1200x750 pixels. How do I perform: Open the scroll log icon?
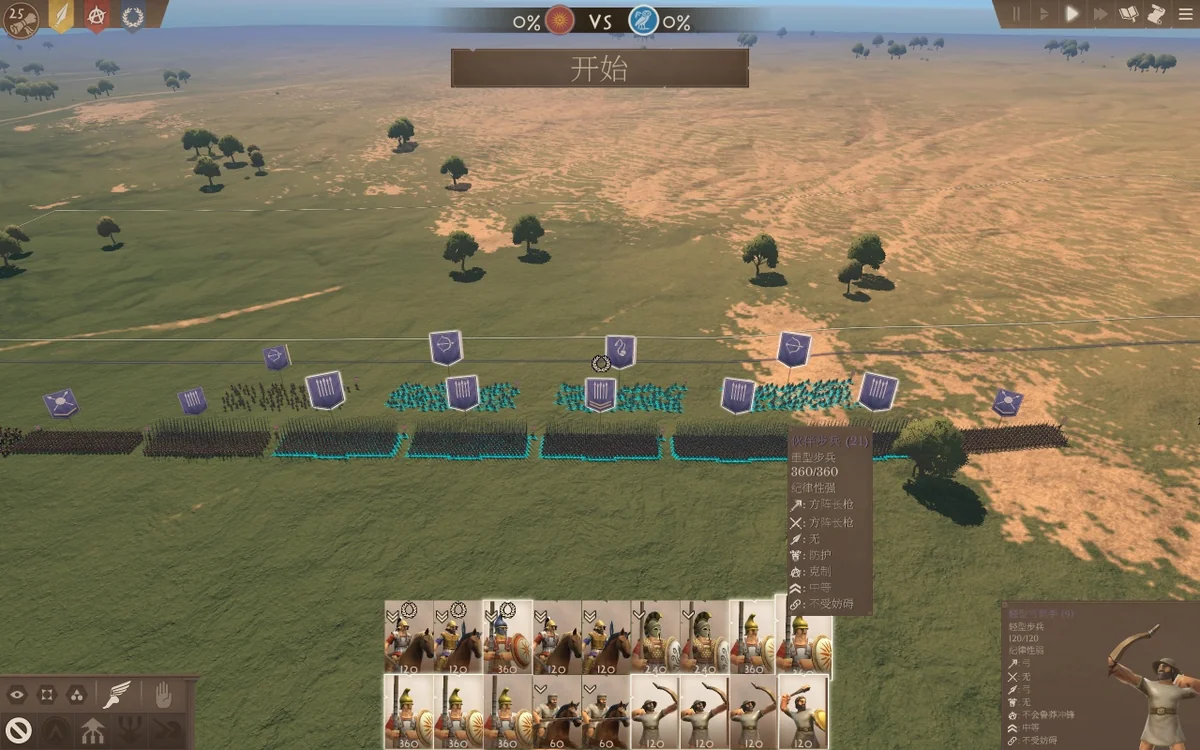pyautogui.click(x=1156, y=14)
